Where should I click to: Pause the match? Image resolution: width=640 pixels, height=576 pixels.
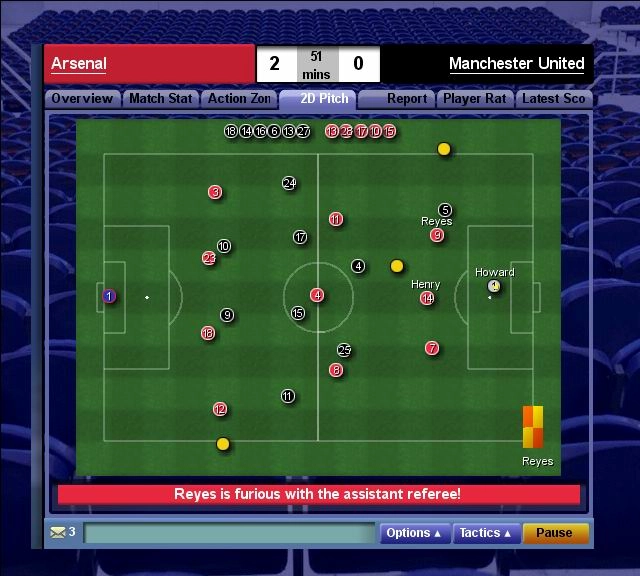[554, 533]
